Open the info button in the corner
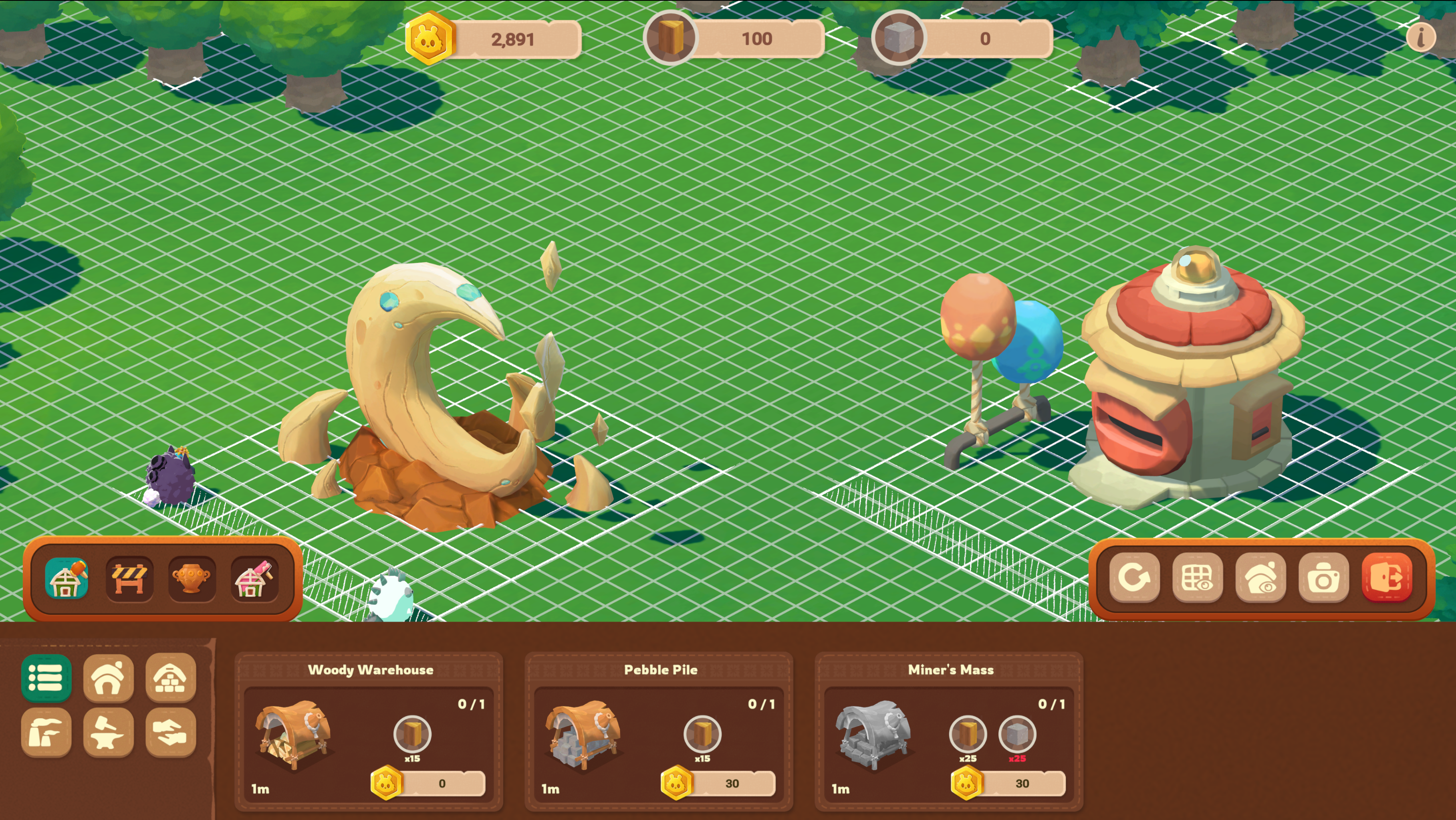The height and width of the screenshot is (820, 1456). (x=1420, y=38)
